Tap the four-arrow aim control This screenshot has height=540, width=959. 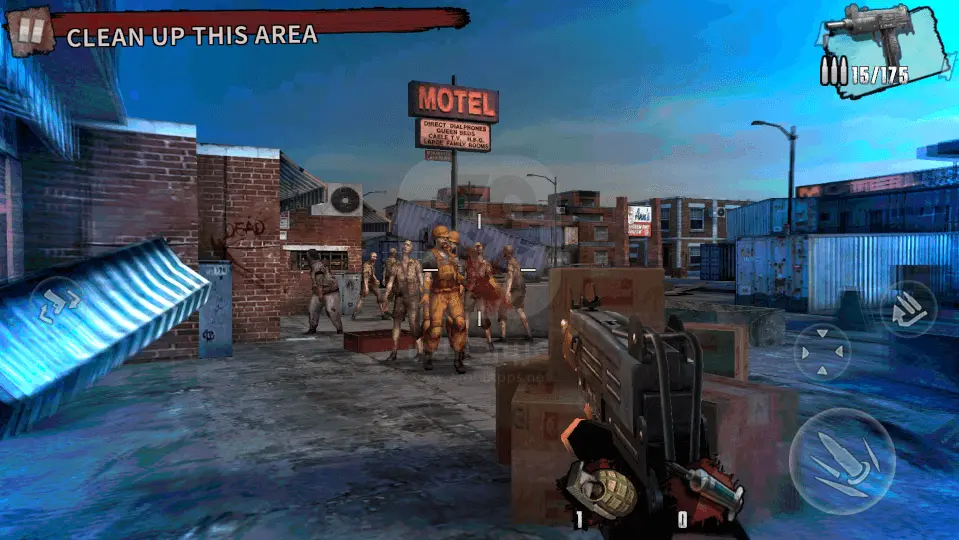point(822,352)
